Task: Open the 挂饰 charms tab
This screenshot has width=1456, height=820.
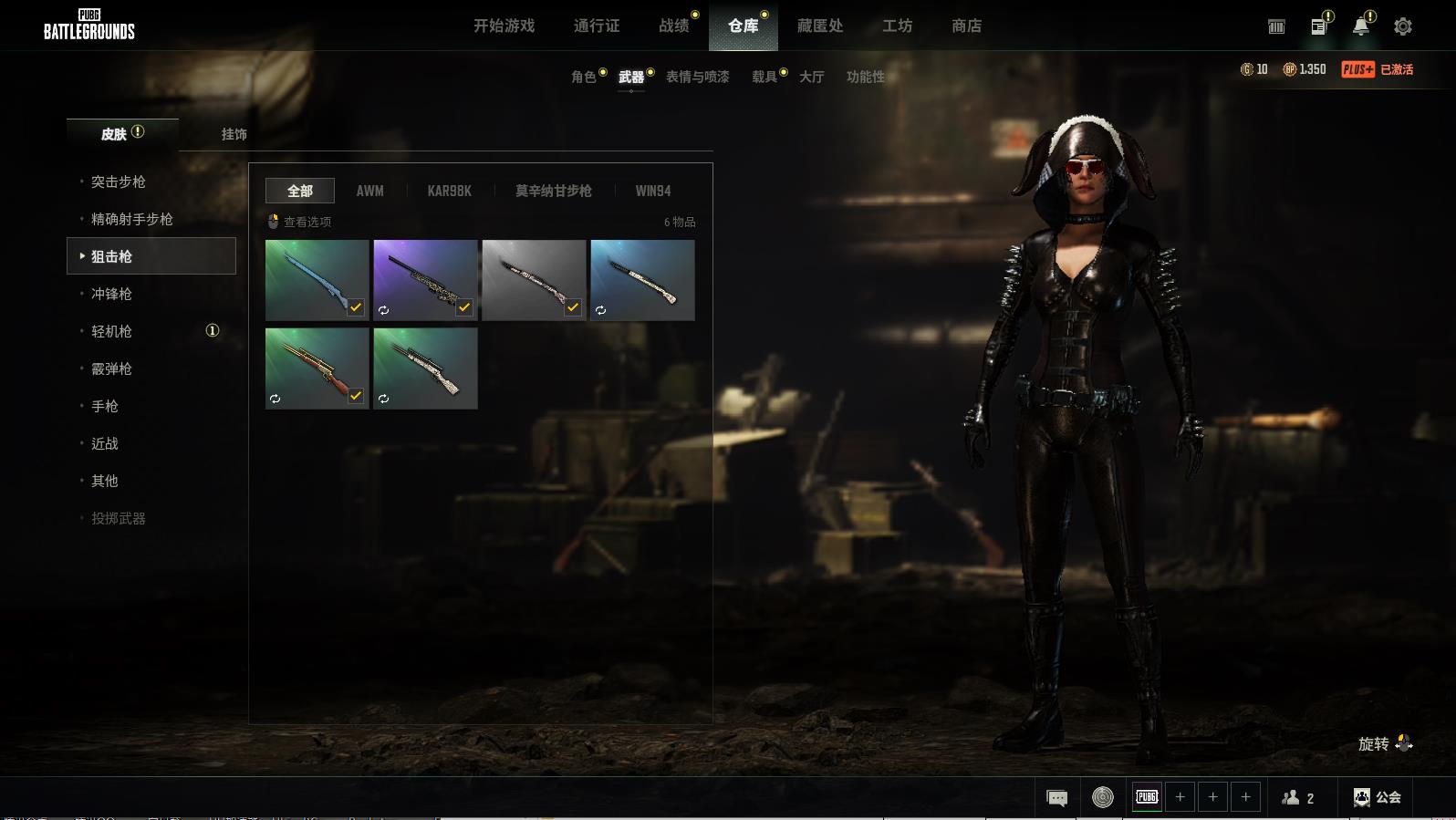Action: [234, 134]
